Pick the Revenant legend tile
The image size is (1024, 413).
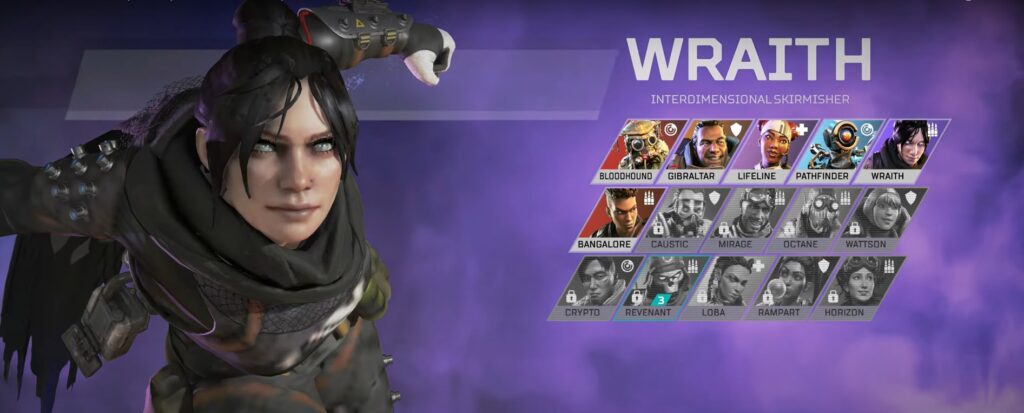(656, 287)
